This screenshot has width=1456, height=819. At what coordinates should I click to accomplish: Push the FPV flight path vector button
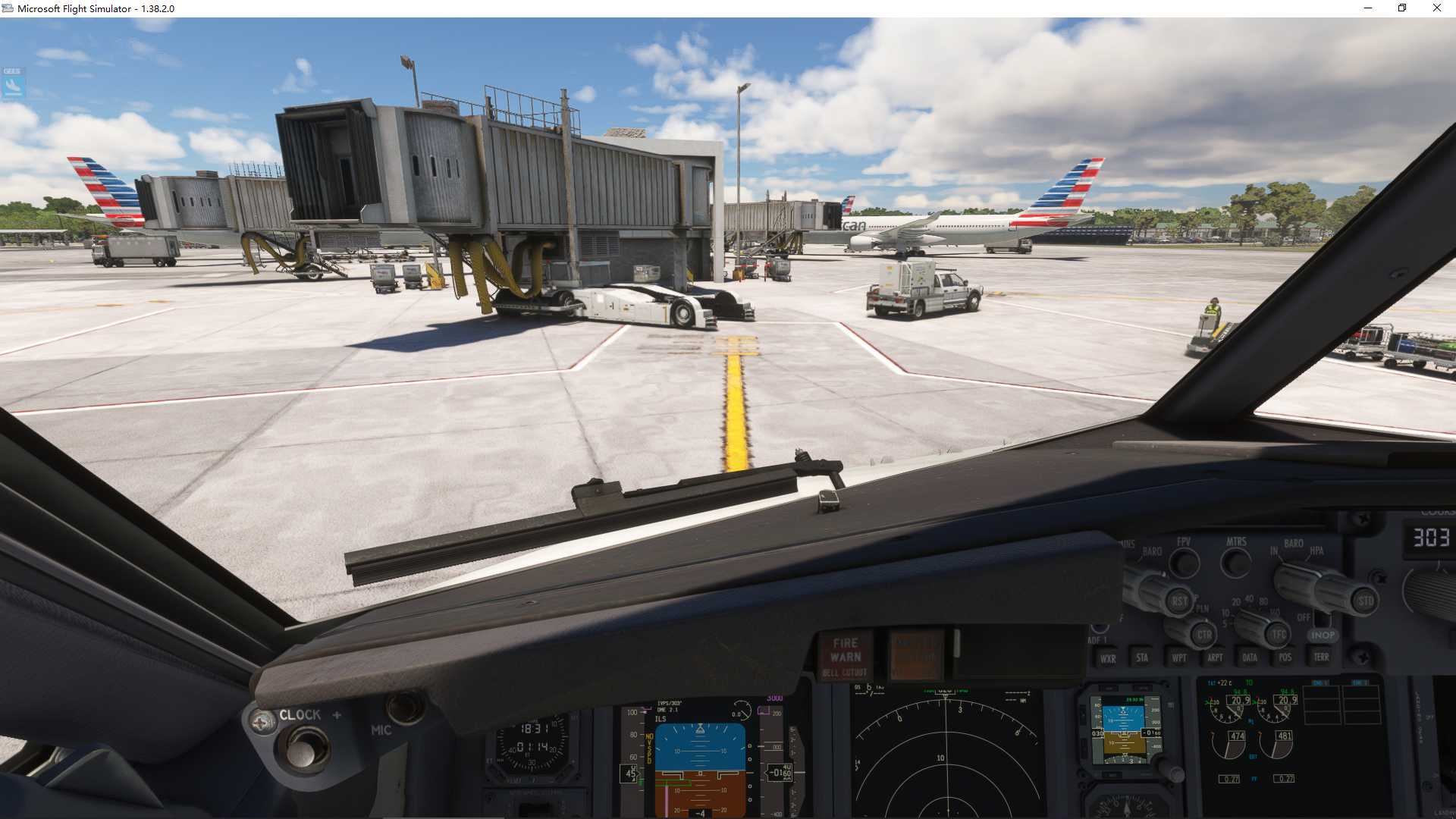coord(1184,563)
